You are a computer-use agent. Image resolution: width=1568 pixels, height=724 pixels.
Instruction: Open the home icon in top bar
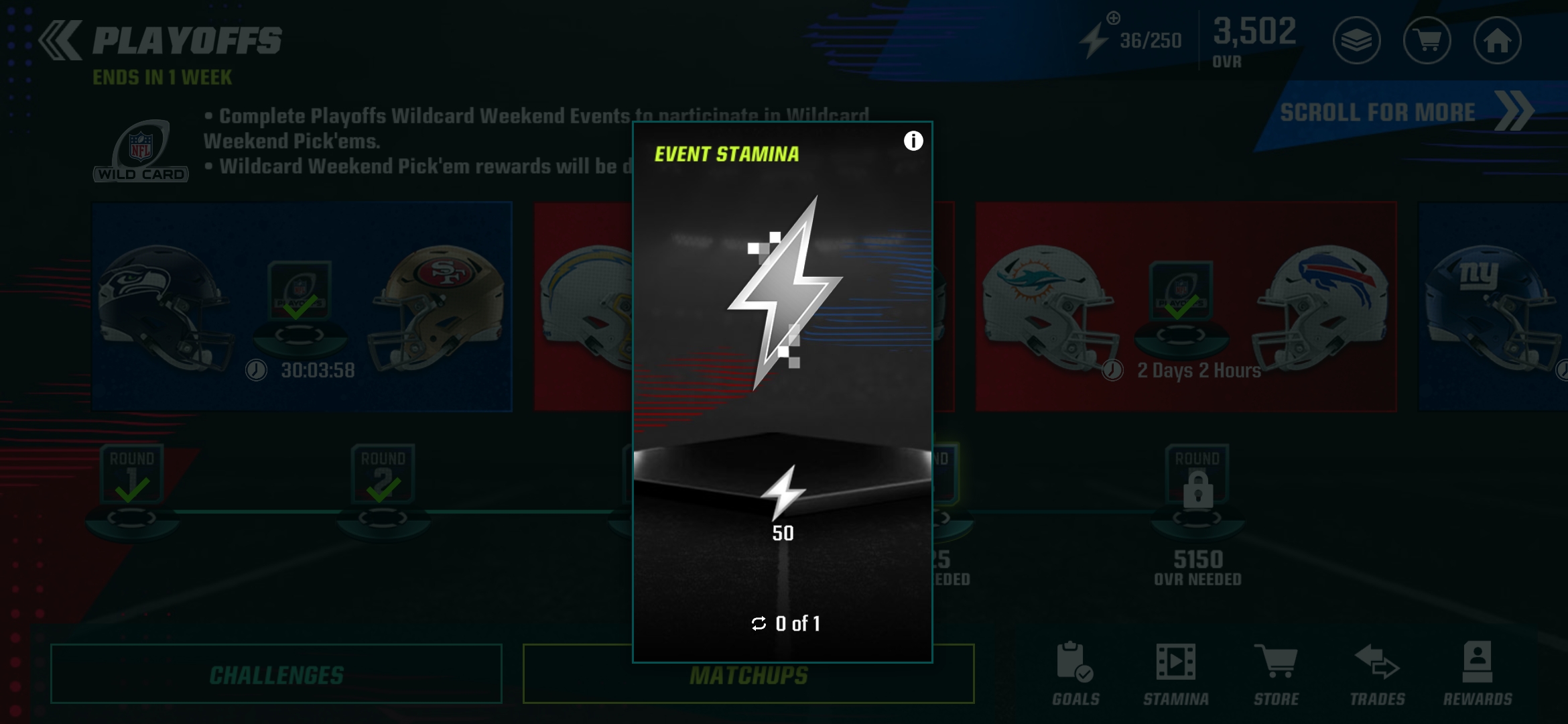[x=1497, y=41]
